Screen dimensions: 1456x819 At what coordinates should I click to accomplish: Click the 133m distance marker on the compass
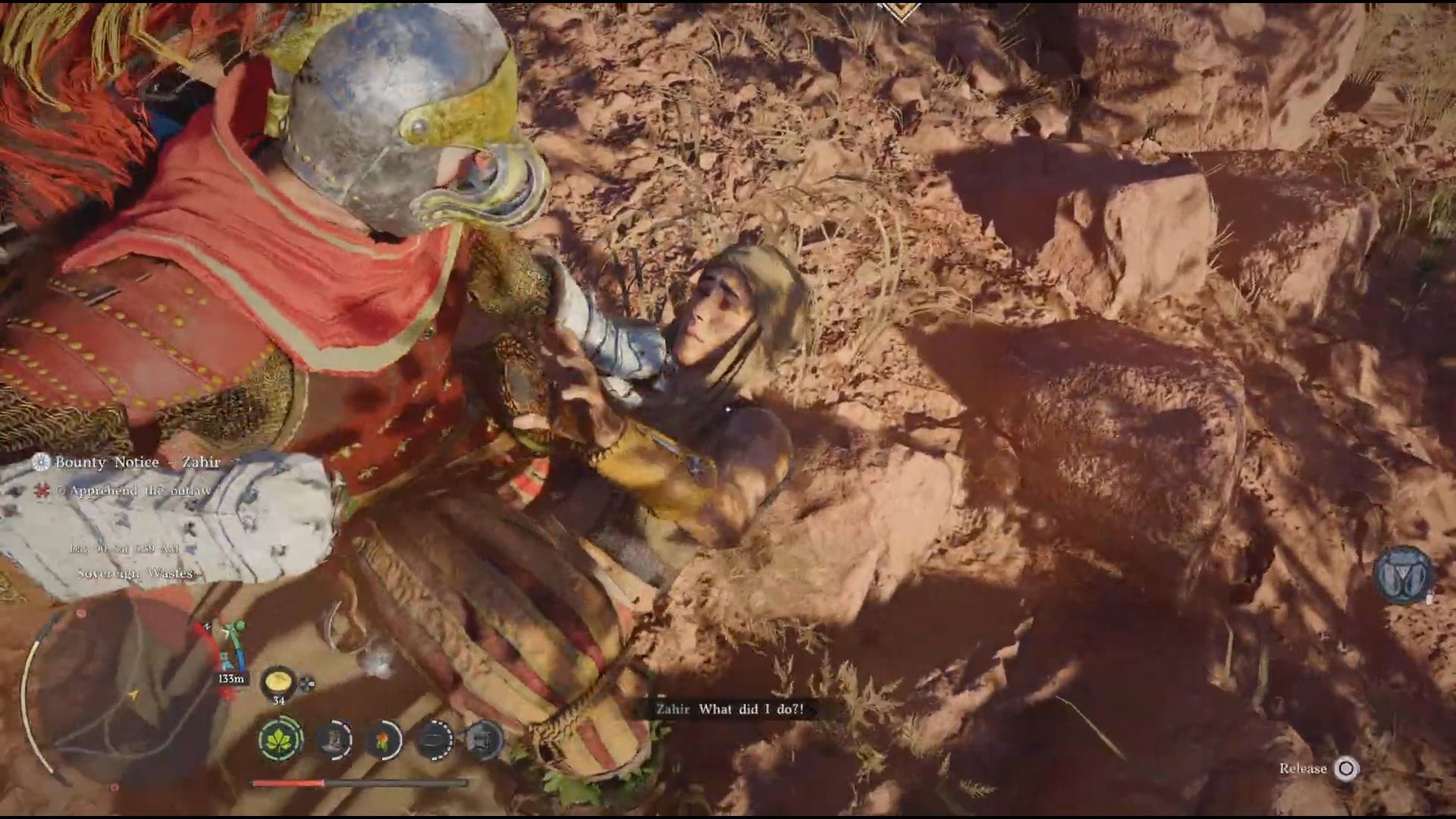(232, 680)
